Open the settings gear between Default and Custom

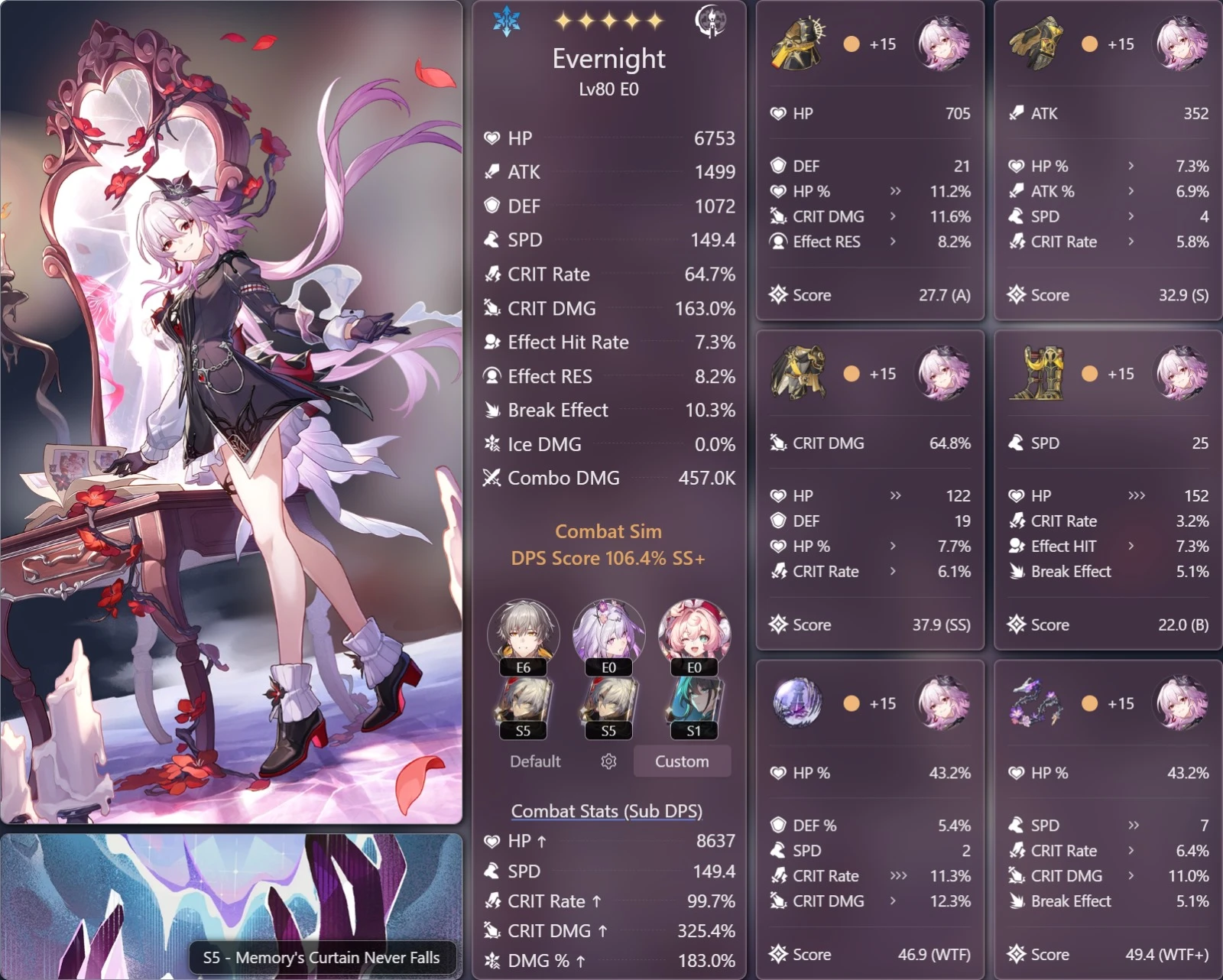tap(608, 761)
